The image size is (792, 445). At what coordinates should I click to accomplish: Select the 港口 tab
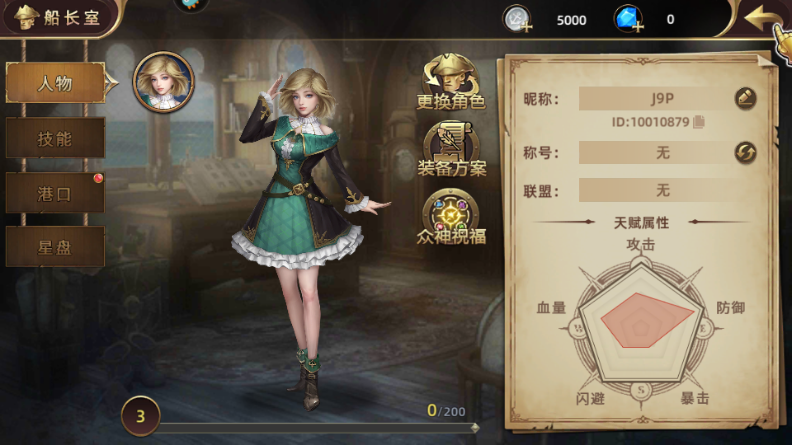click(x=55, y=192)
